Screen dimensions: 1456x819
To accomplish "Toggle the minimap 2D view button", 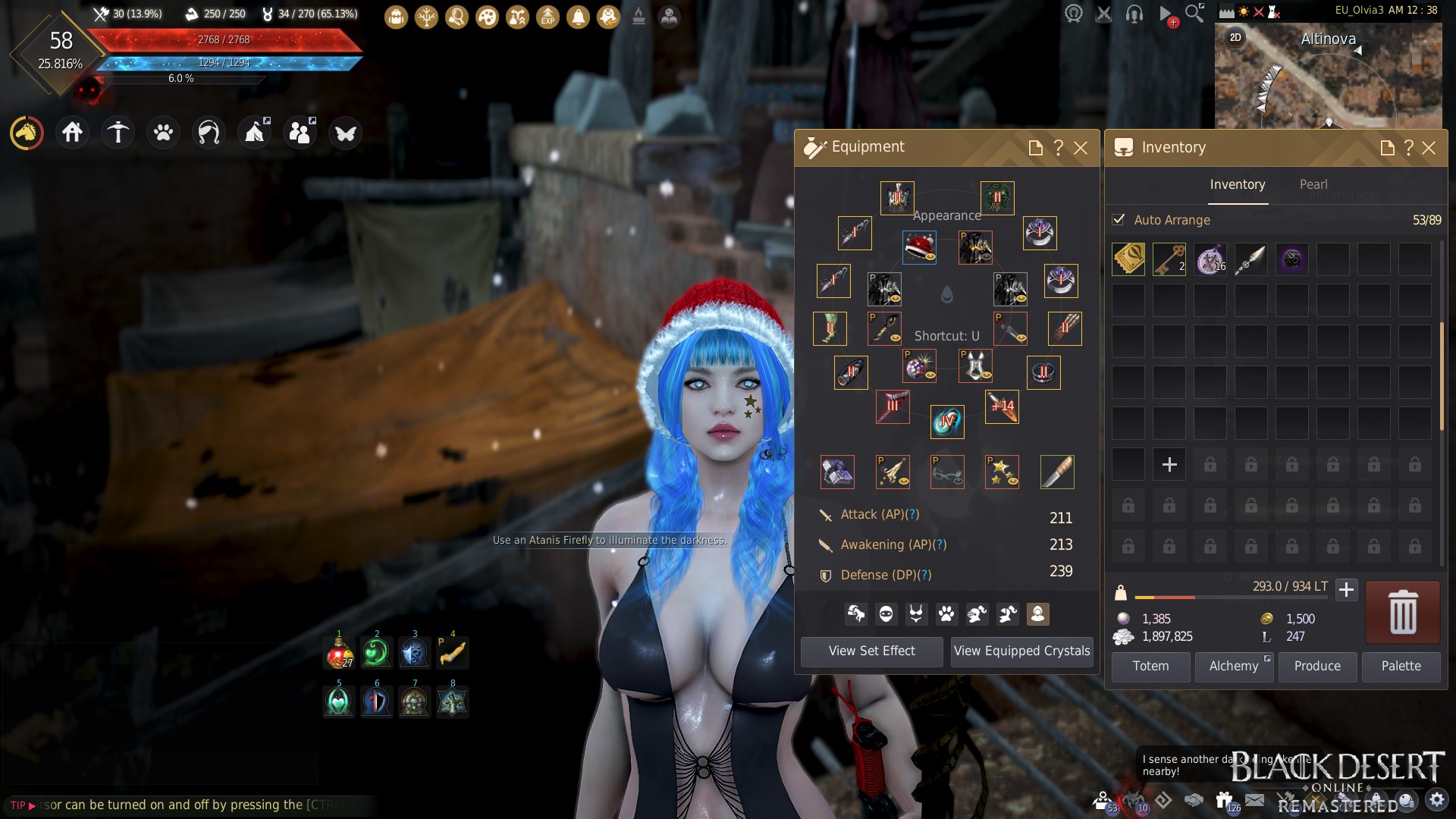I will (1235, 37).
